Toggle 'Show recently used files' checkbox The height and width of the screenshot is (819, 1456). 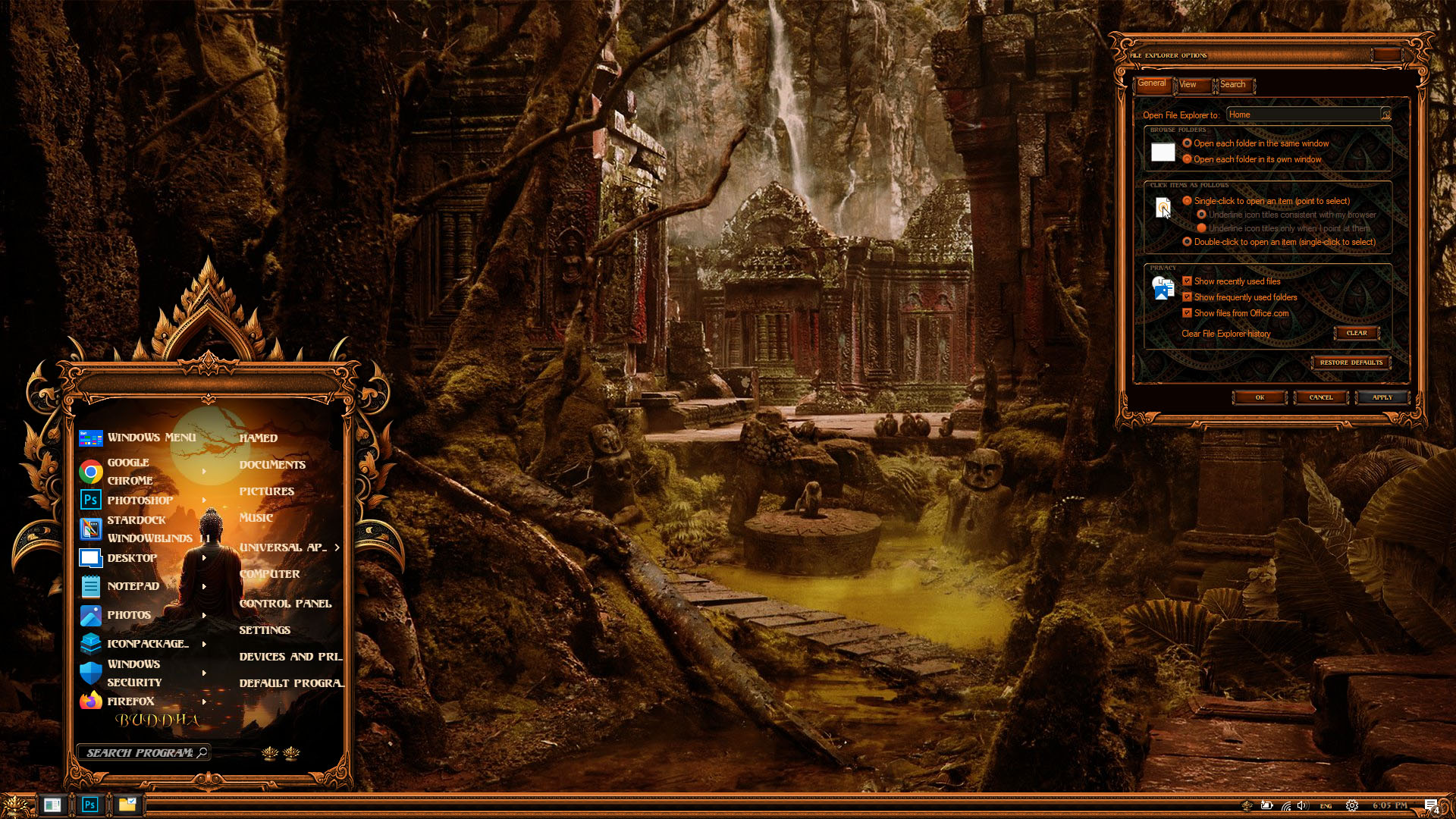(x=1188, y=281)
